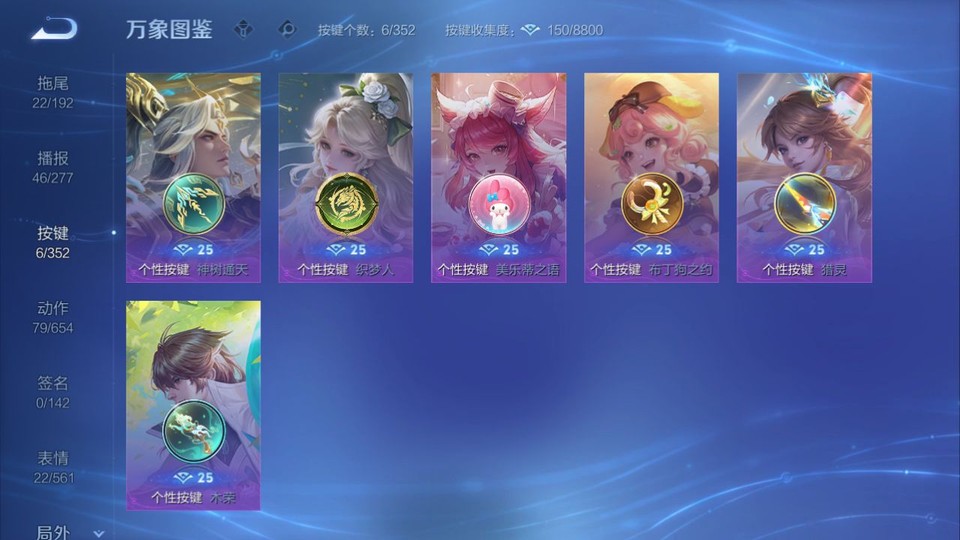Screen dimensions: 960x540
Task: Click the magnifier search icon in the header
Action: (x=287, y=29)
